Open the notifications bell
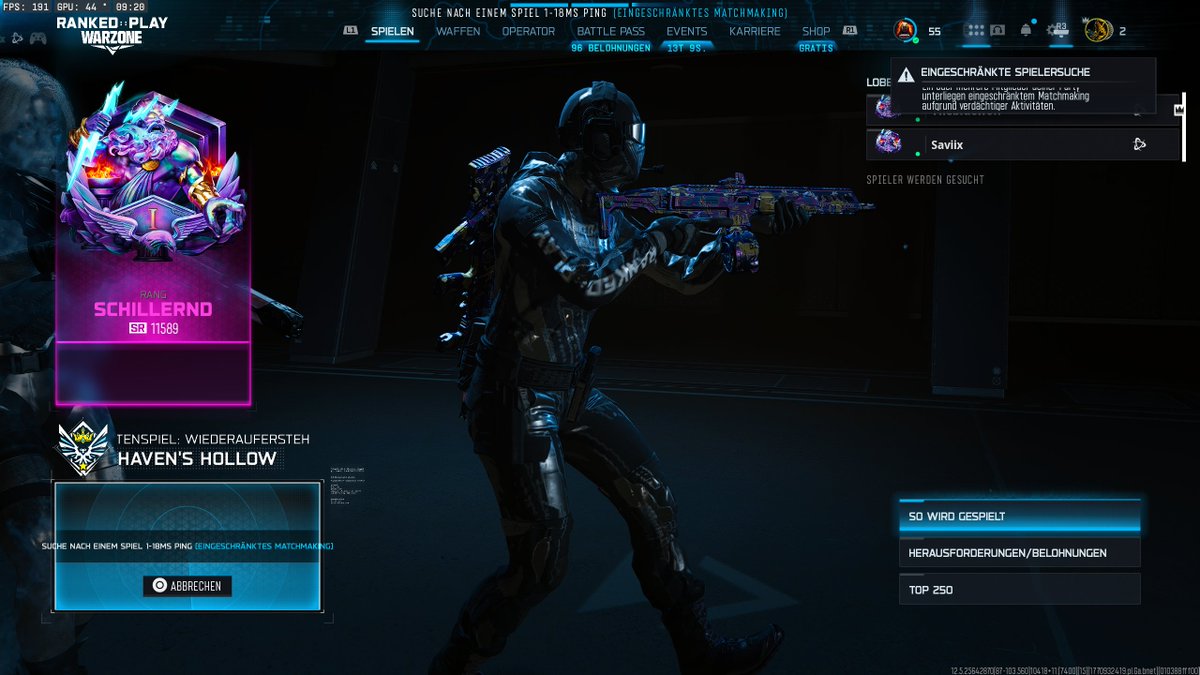 coord(1026,30)
